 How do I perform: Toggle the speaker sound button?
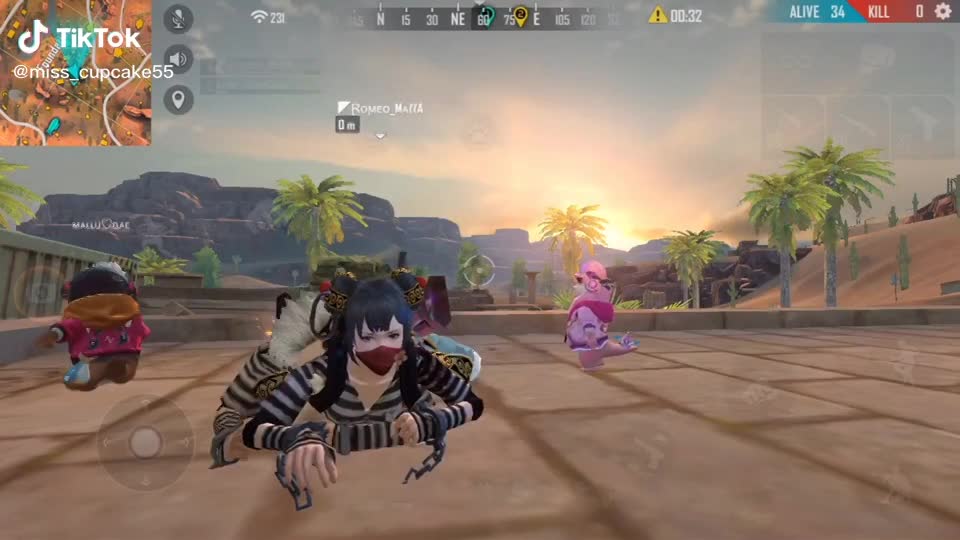[x=178, y=58]
